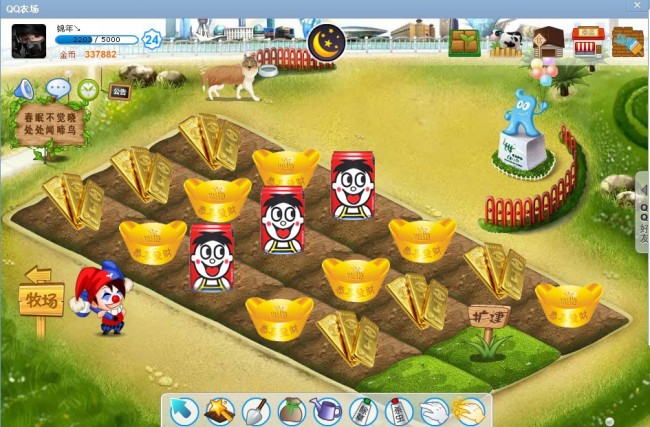Viewport: 650px width, 427px height.
Task: Choose the green-capped weed killer bottle
Action: tap(363, 411)
